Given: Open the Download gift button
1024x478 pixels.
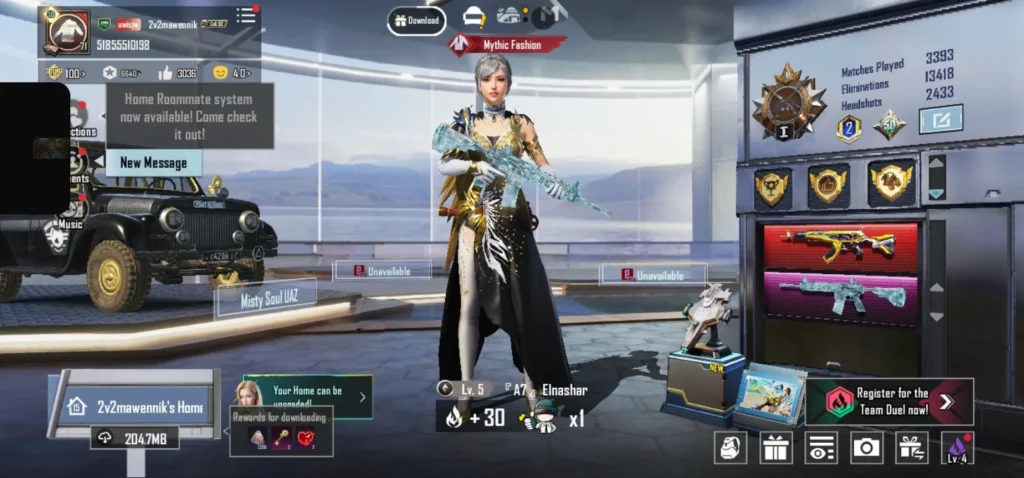Looking at the screenshot, I should coord(416,20).
